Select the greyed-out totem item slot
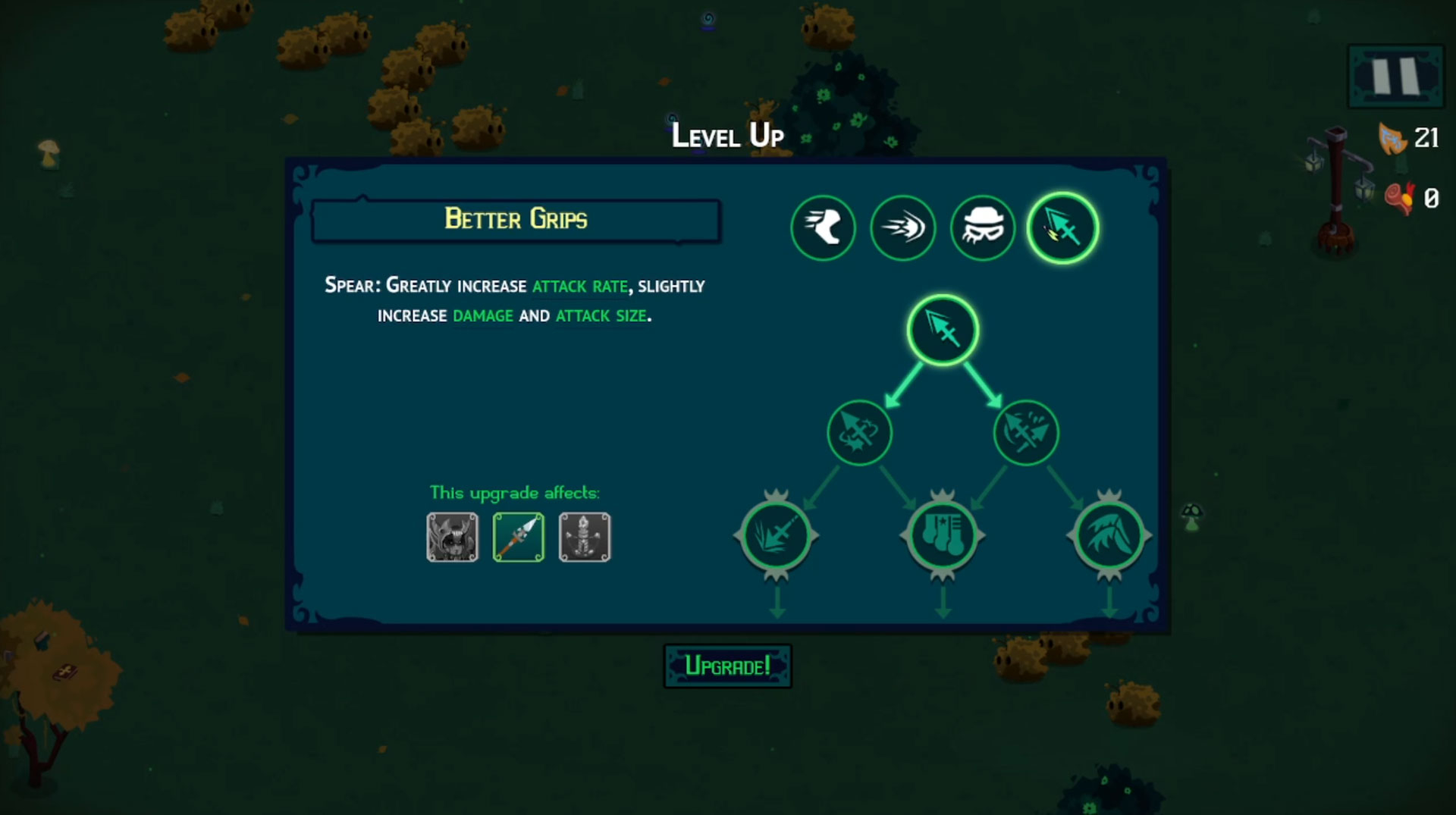 click(x=585, y=538)
